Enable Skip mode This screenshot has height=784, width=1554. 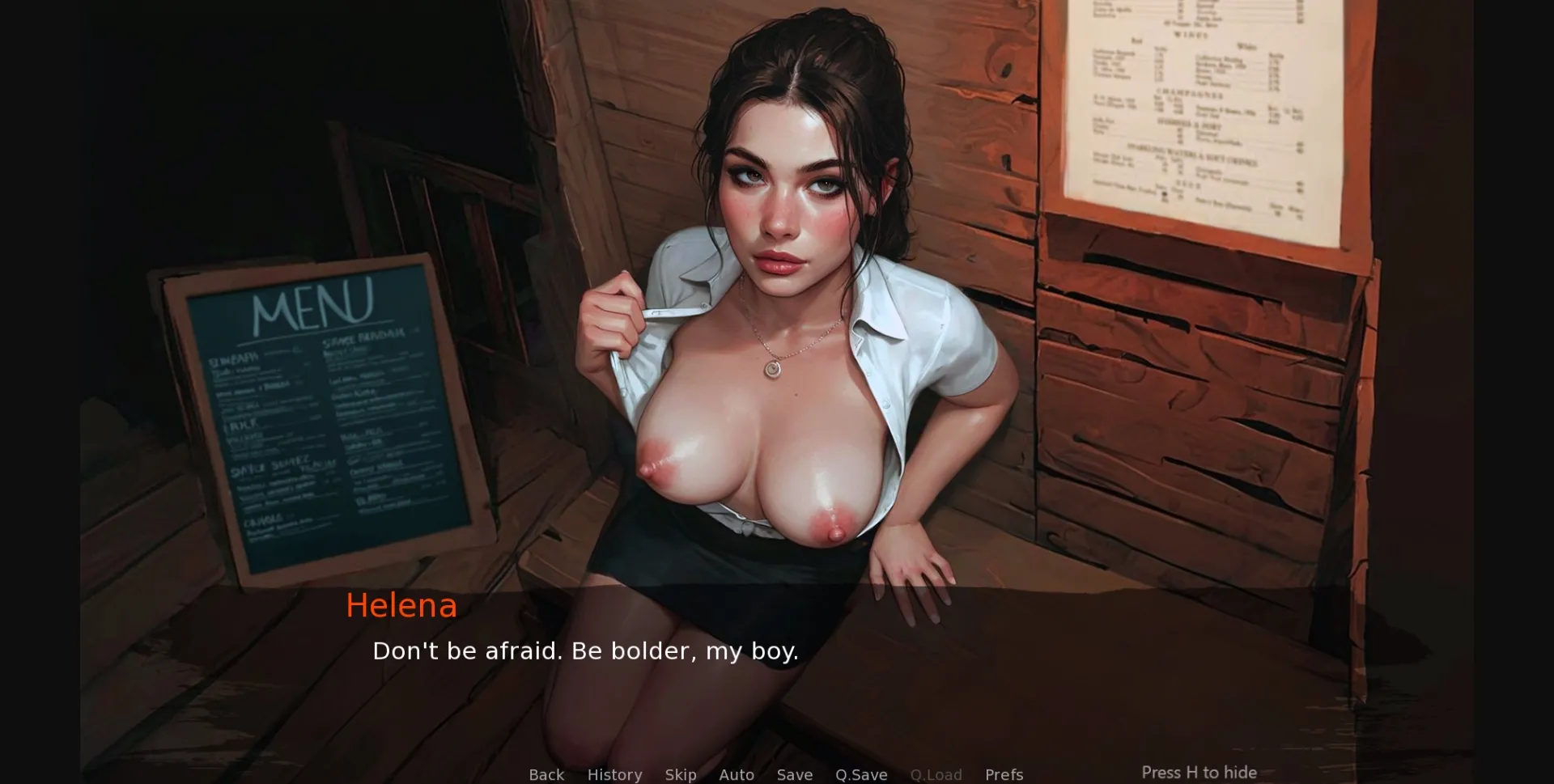(x=680, y=774)
